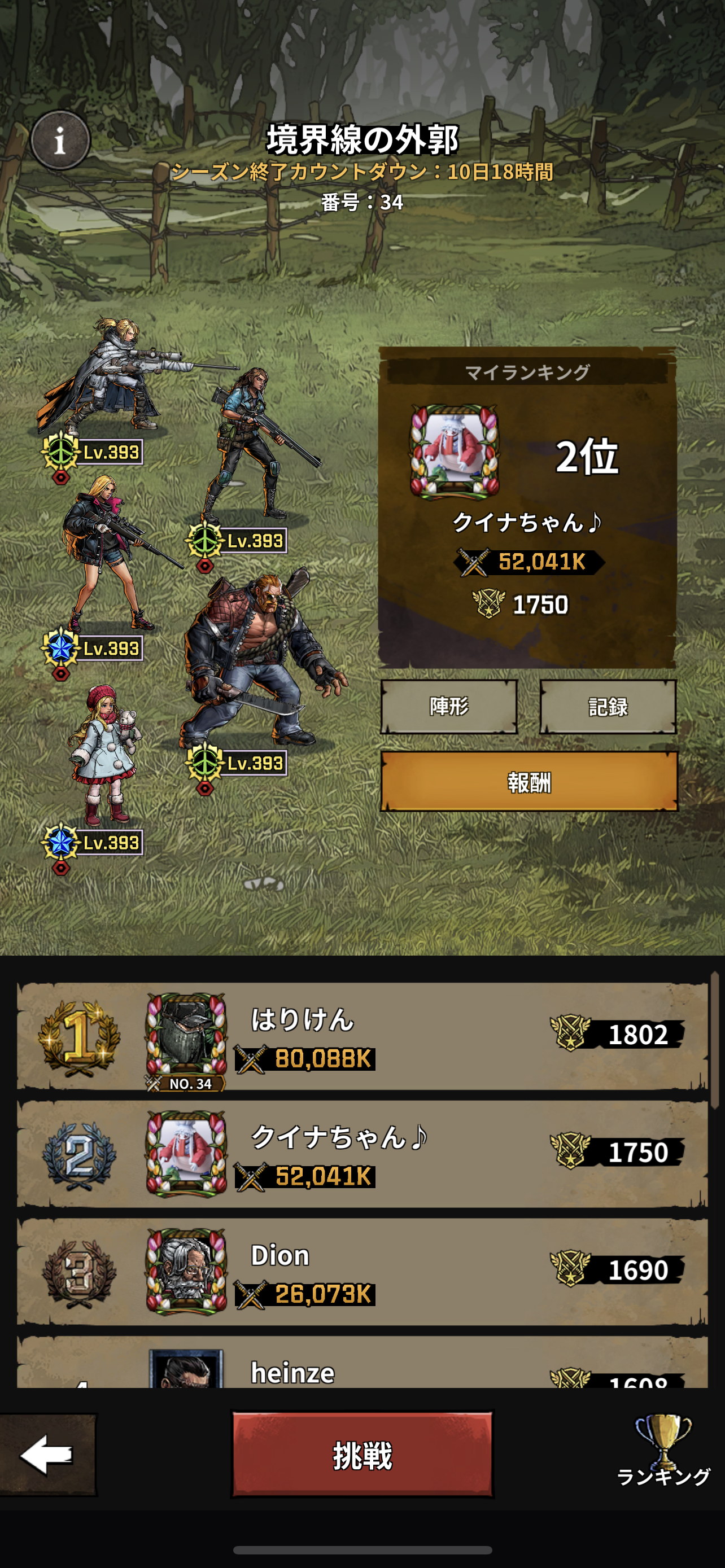Click Dion's grey-bearded avatar portrait
The height and width of the screenshot is (1568, 725).
pyautogui.click(x=186, y=1271)
